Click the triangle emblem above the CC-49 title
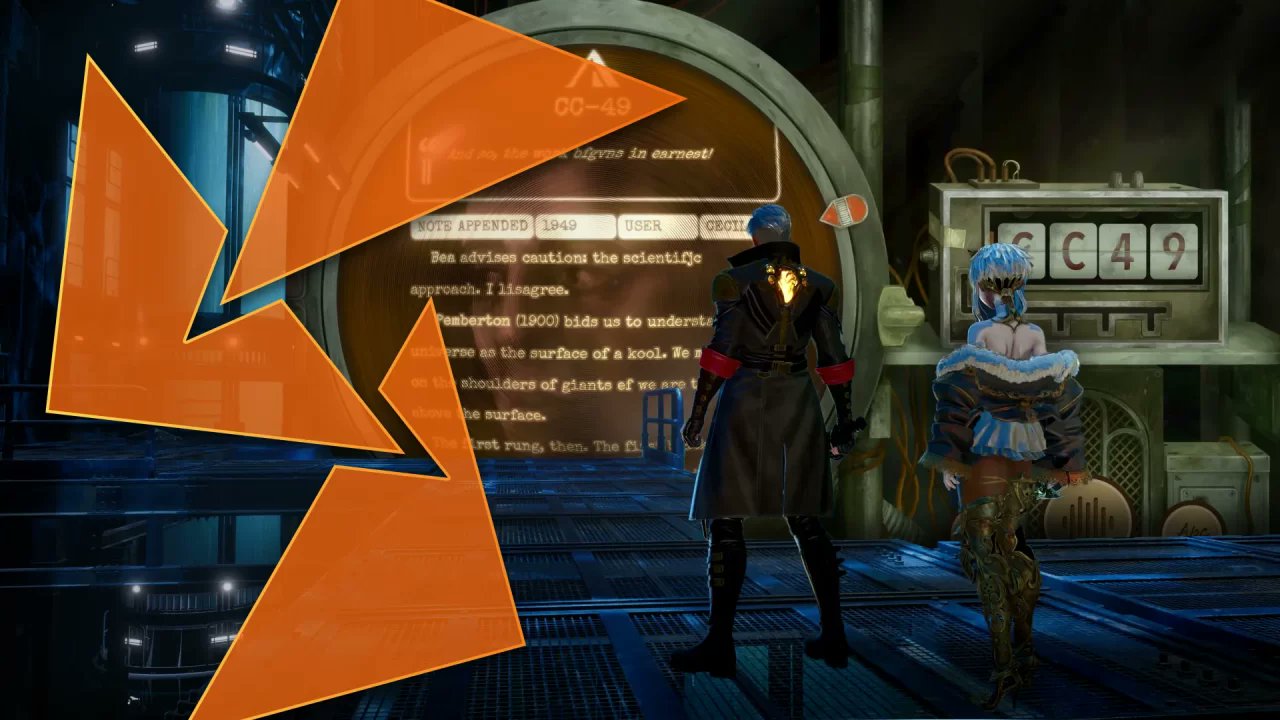 (594, 72)
